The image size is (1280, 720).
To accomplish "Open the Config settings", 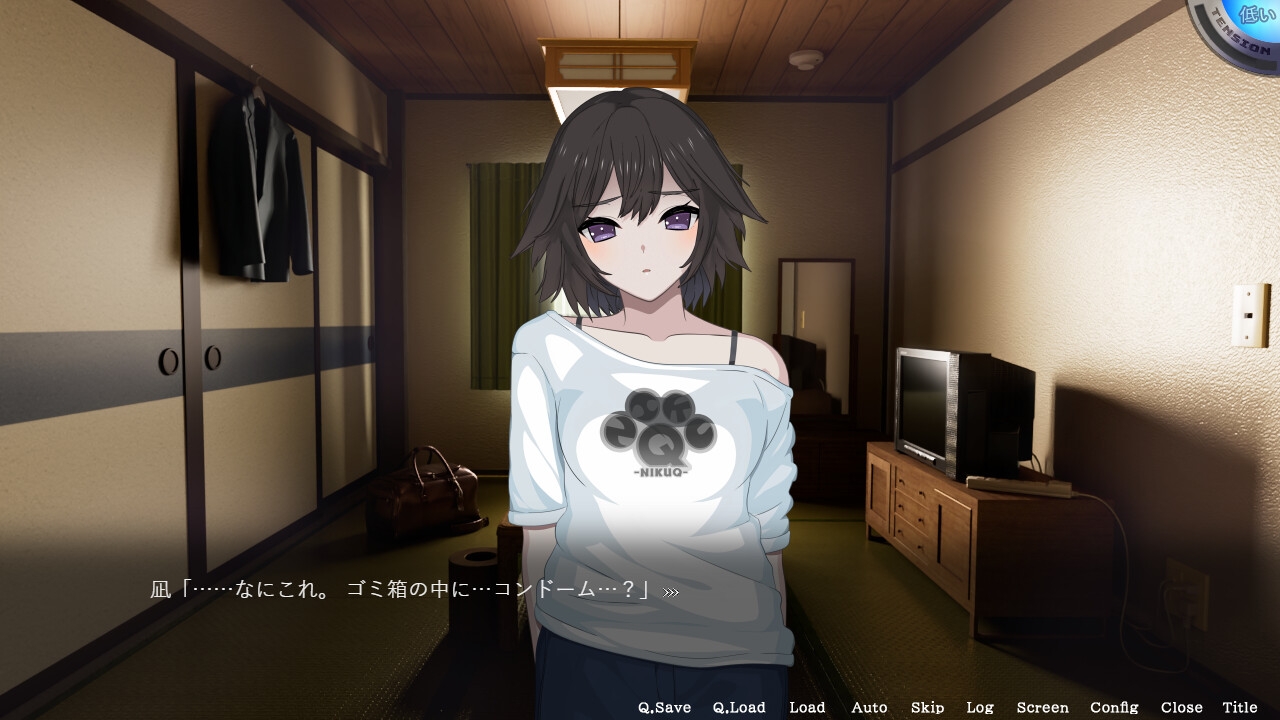I will (x=1114, y=707).
